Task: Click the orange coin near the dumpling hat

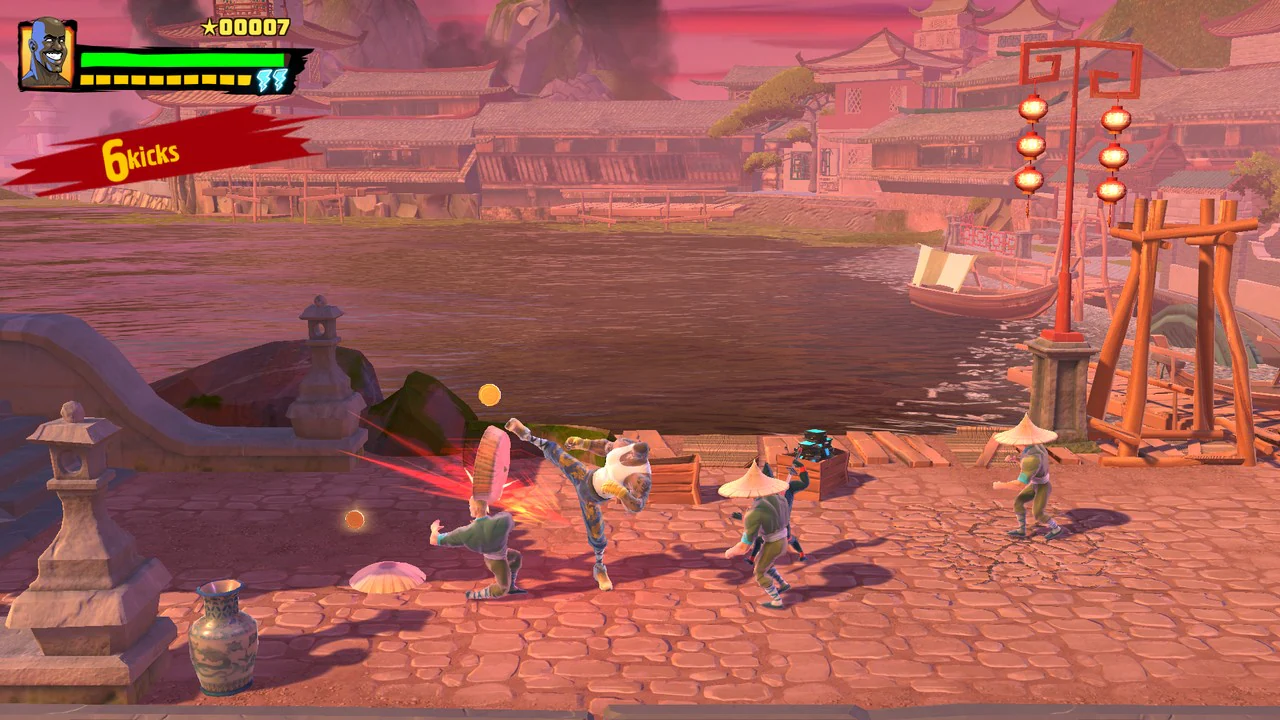Action: pyautogui.click(x=355, y=518)
